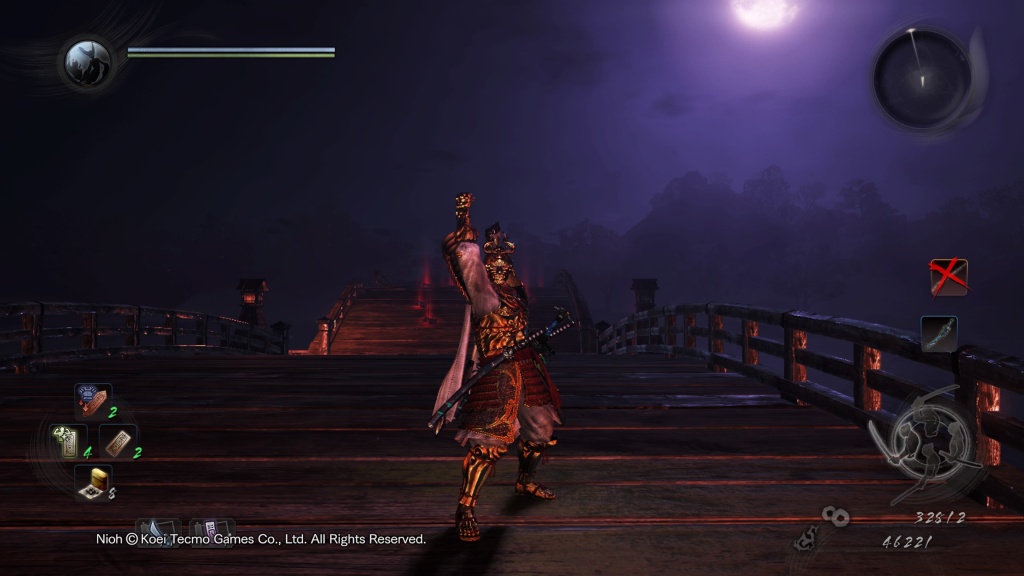Select the blade icon in bottom shortcut row
This screenshot has width=1024, height=576.
tap(157, 530)
